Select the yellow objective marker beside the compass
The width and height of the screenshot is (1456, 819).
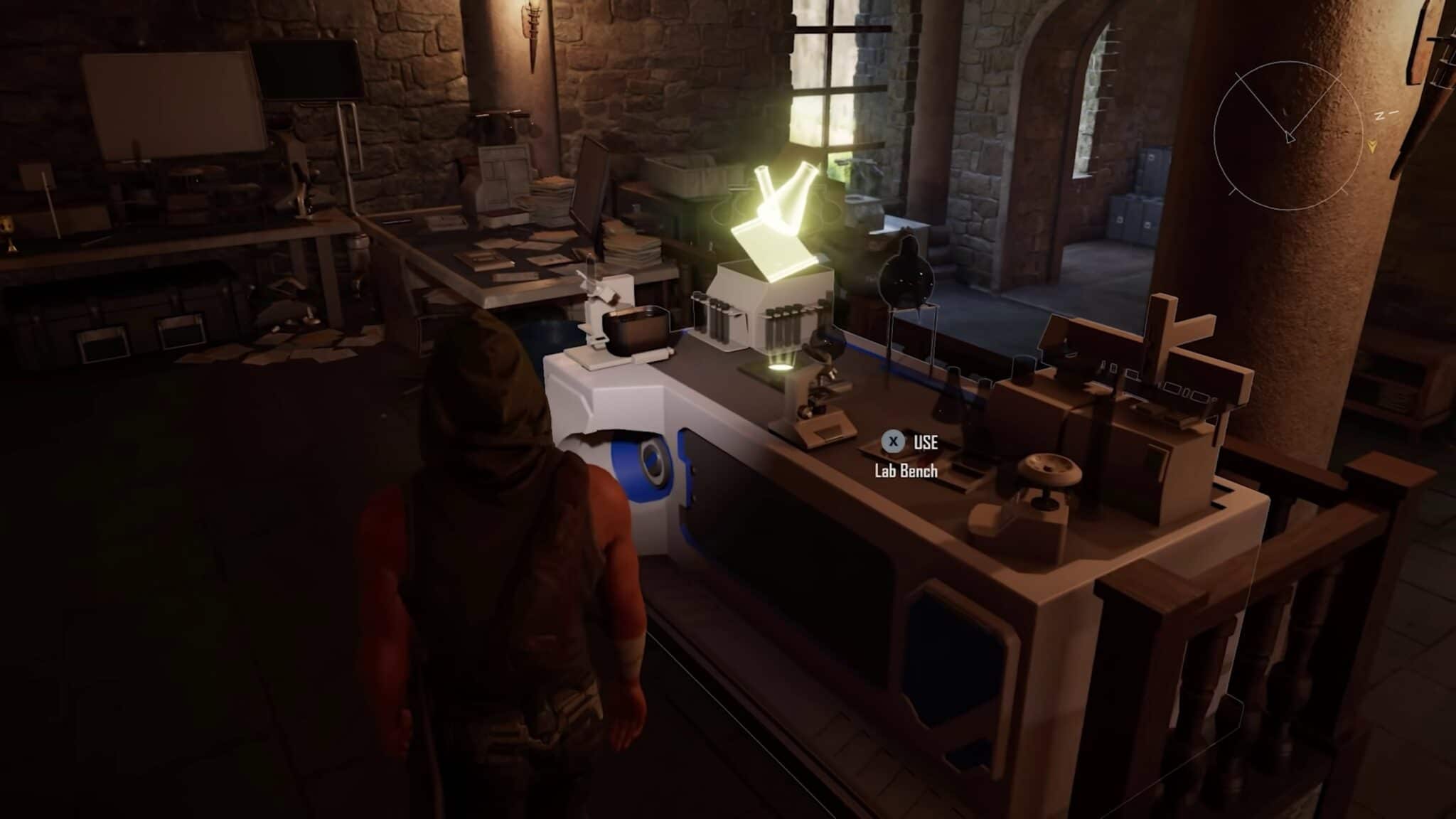point(1371,147)
